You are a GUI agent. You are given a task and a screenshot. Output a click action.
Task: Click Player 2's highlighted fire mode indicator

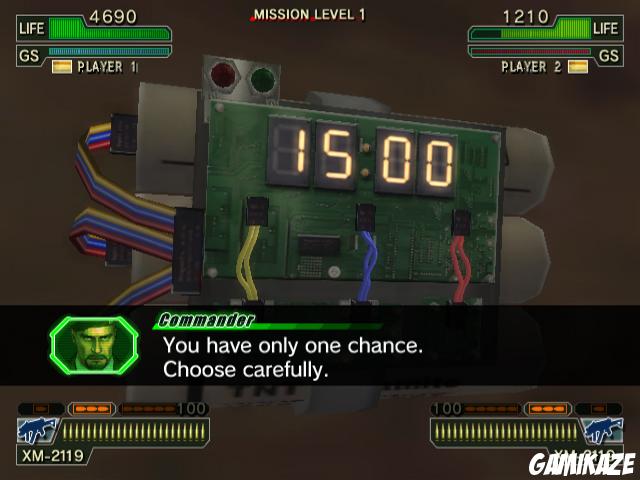(547, 409)
